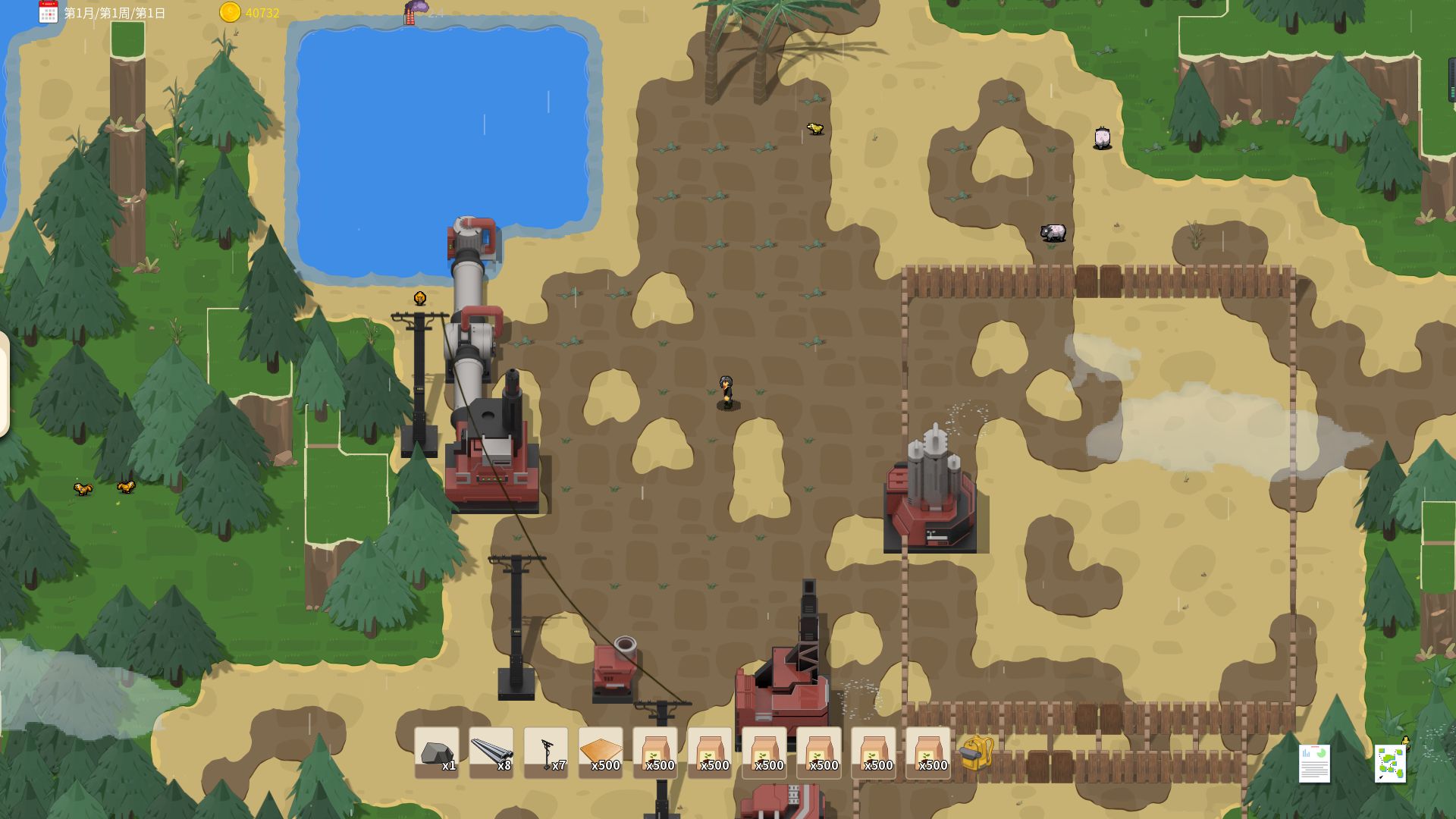Expand the collapsed panel tab on left edge
The height and width of the screenshot is (819, 1456).
point(5,384)
